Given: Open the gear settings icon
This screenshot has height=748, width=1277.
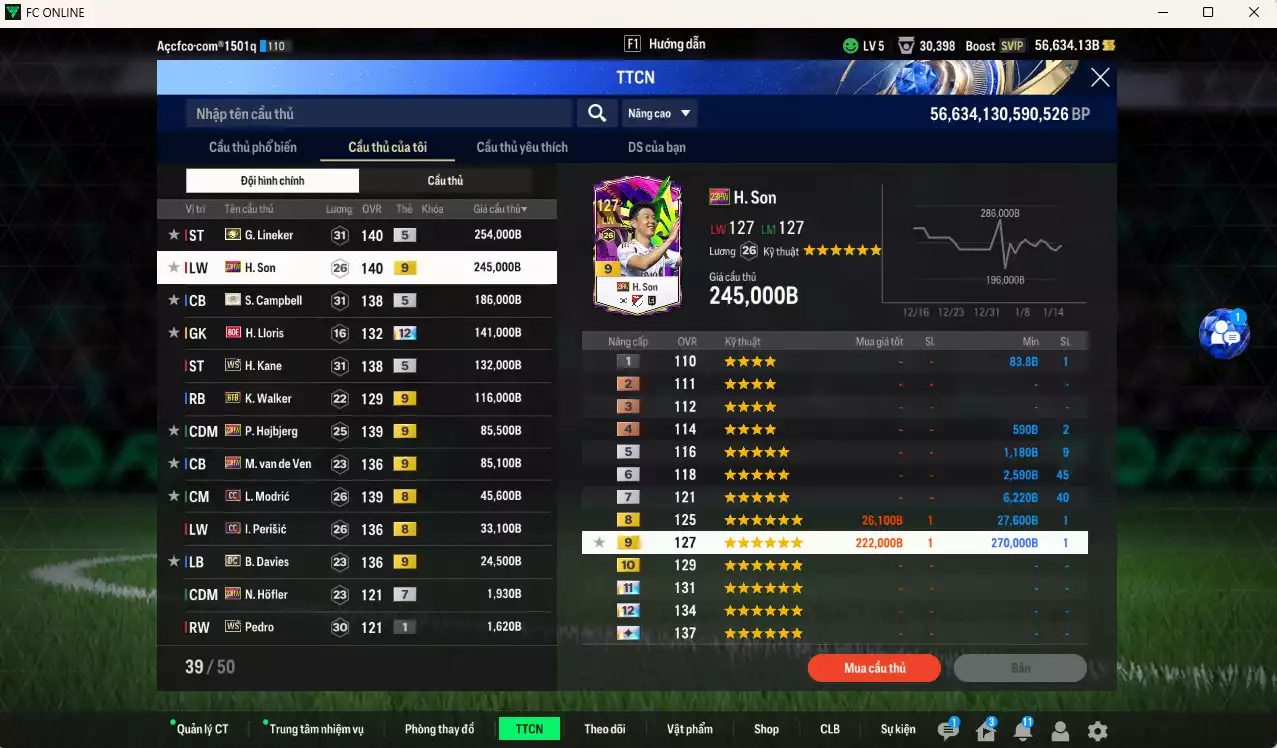Looking at the screenshot, I should 1097,731.
